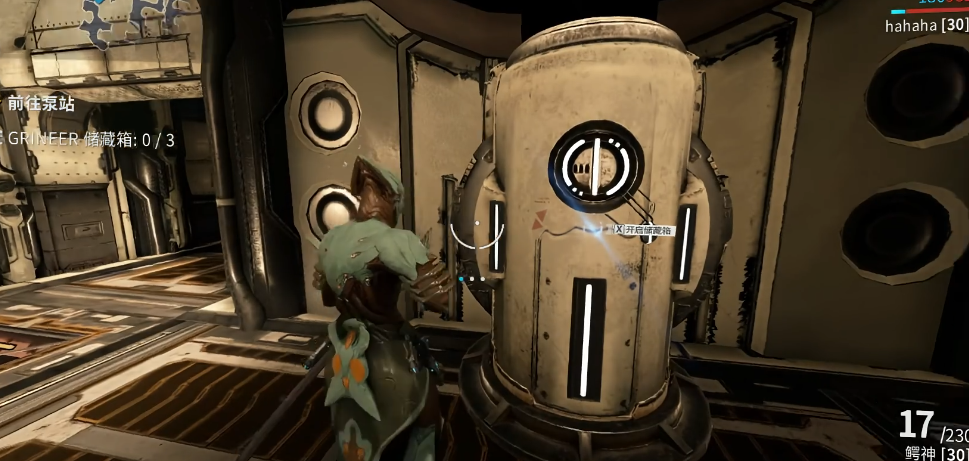
Task: Click the GRINEER 储藏箱 objective tracker
Action: tap(91, 140)
